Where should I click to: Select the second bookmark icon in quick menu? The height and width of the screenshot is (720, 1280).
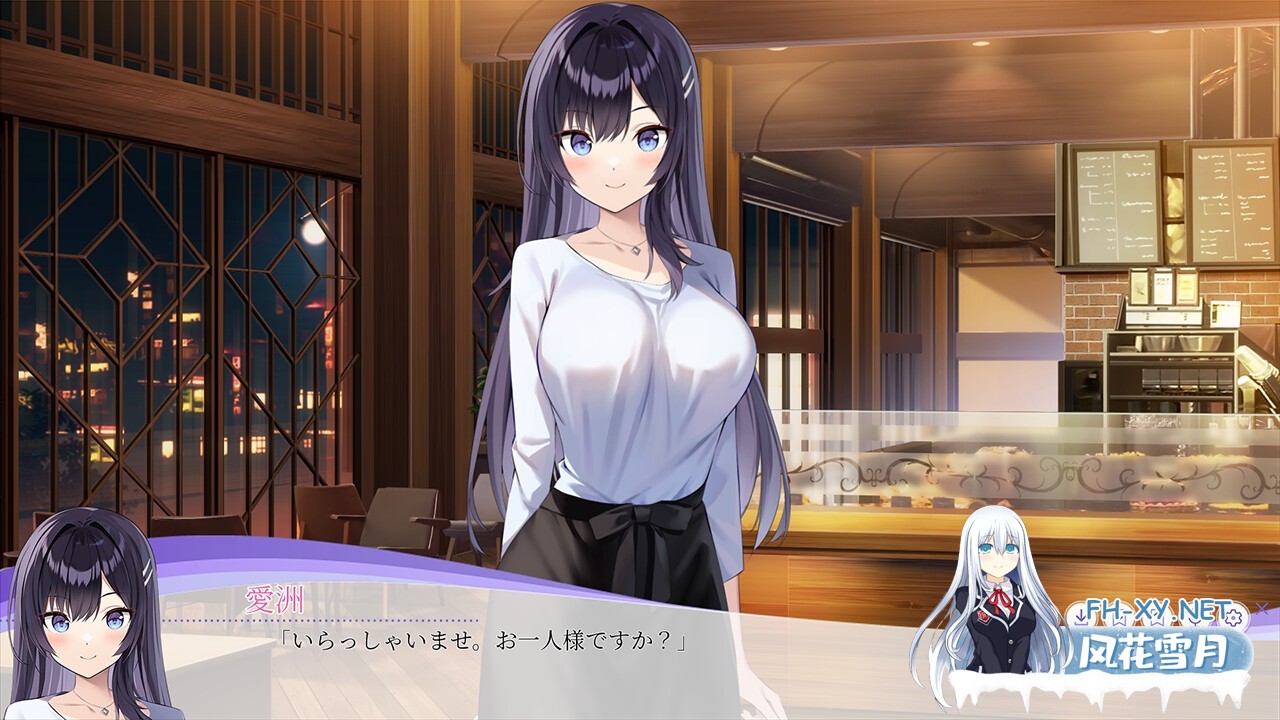coord(1158,621)
